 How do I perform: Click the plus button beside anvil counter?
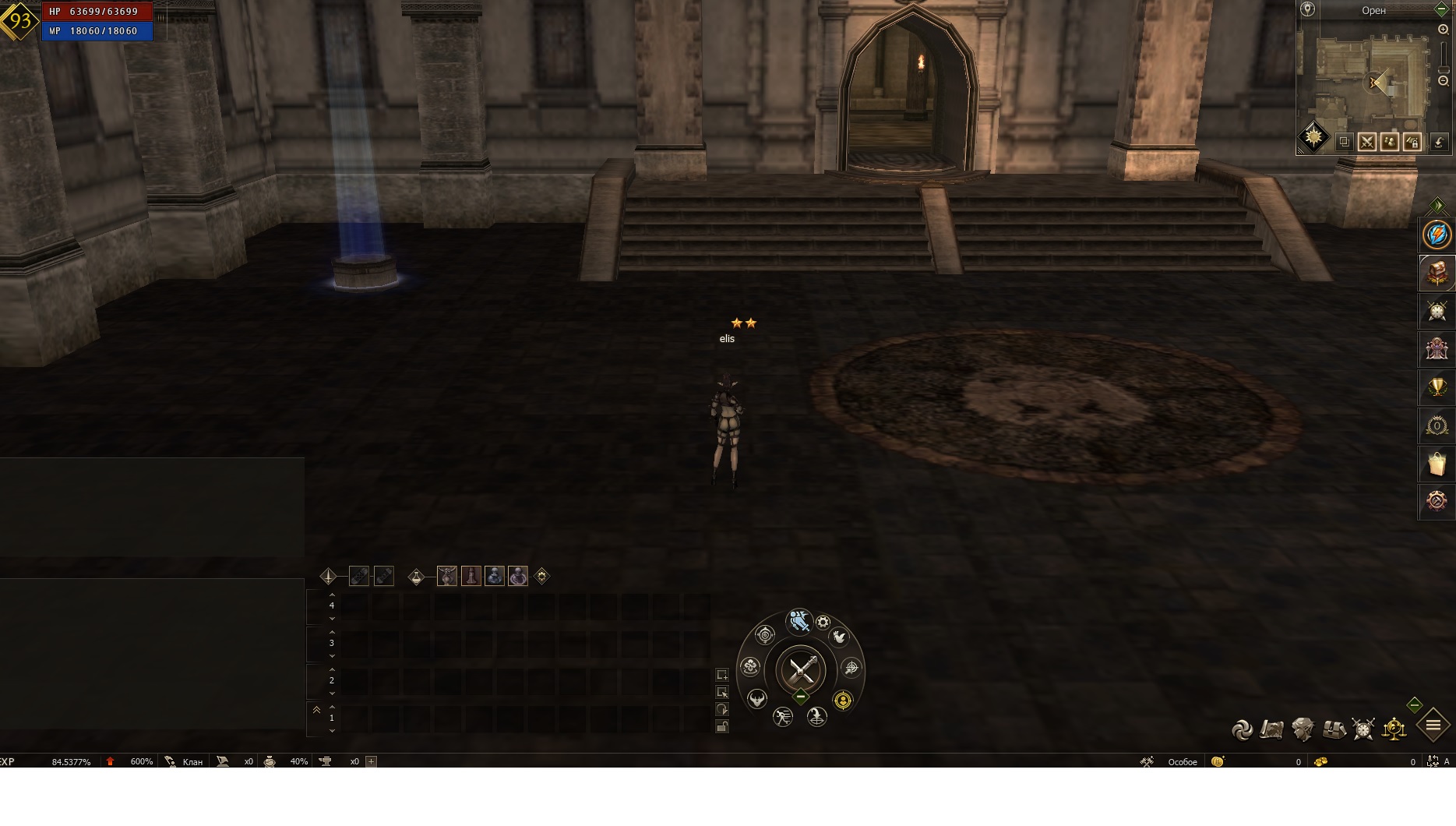pyautogui.click(x=372, y=761)
